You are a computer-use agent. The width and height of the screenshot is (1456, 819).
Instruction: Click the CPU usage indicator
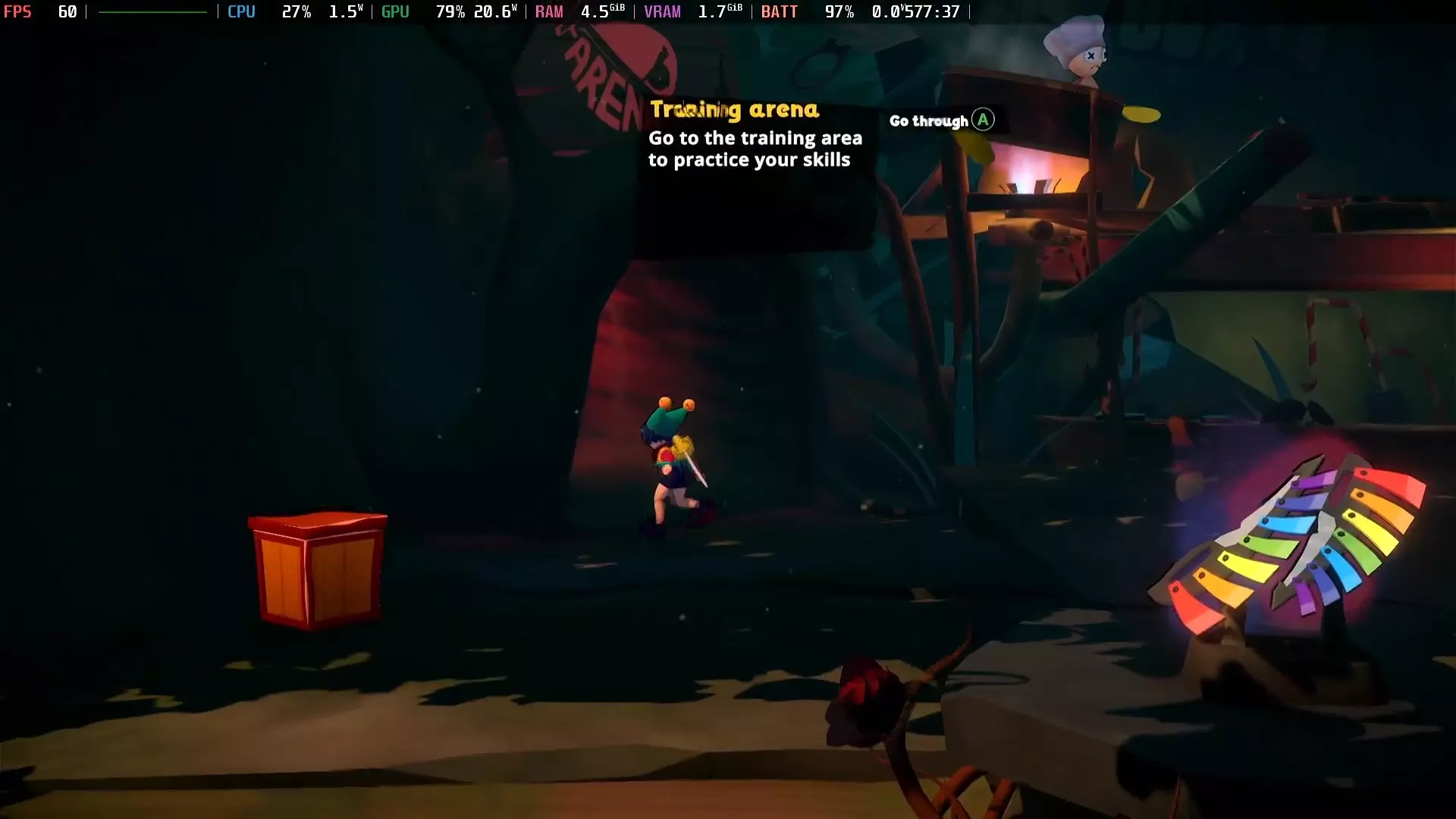241,11
